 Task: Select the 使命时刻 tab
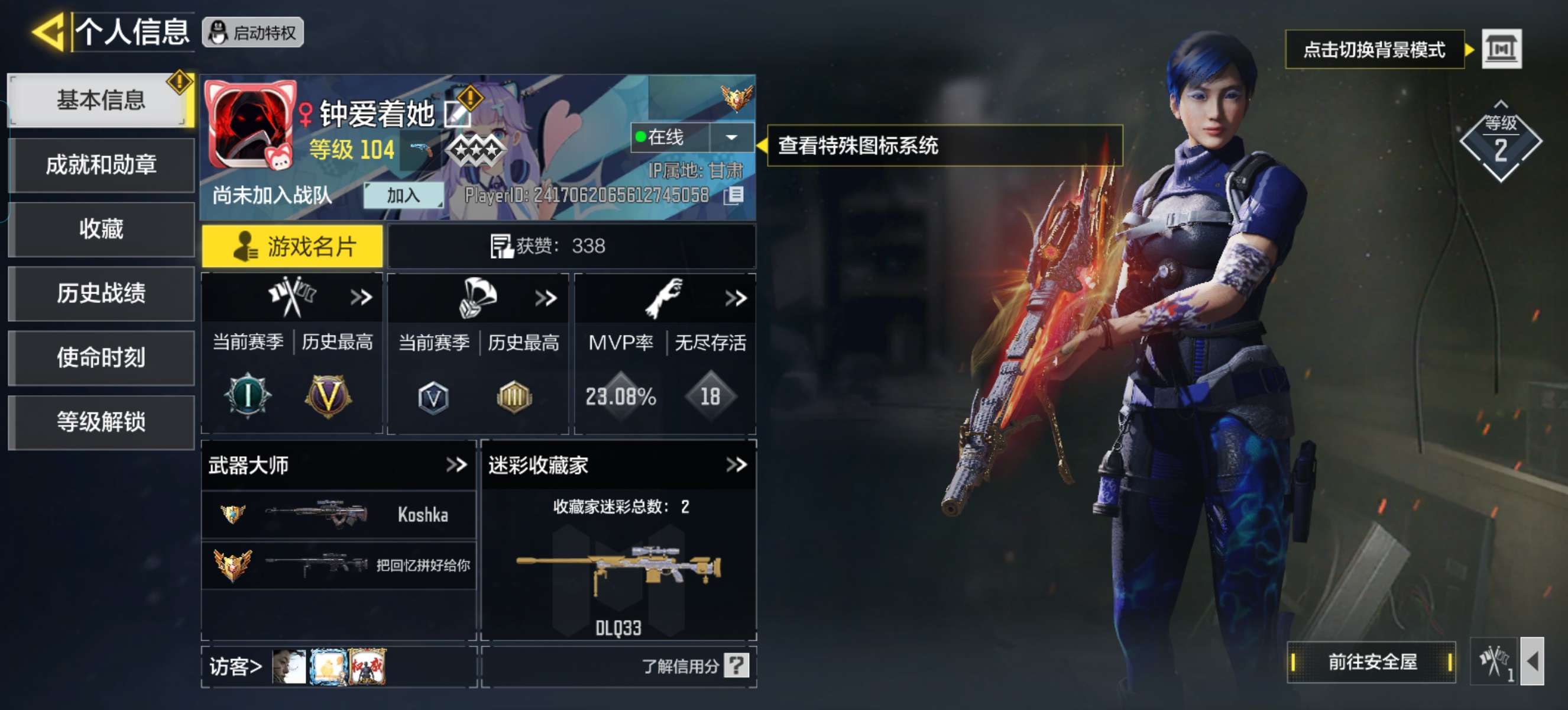pyautogui.click(x=101, y=358)
